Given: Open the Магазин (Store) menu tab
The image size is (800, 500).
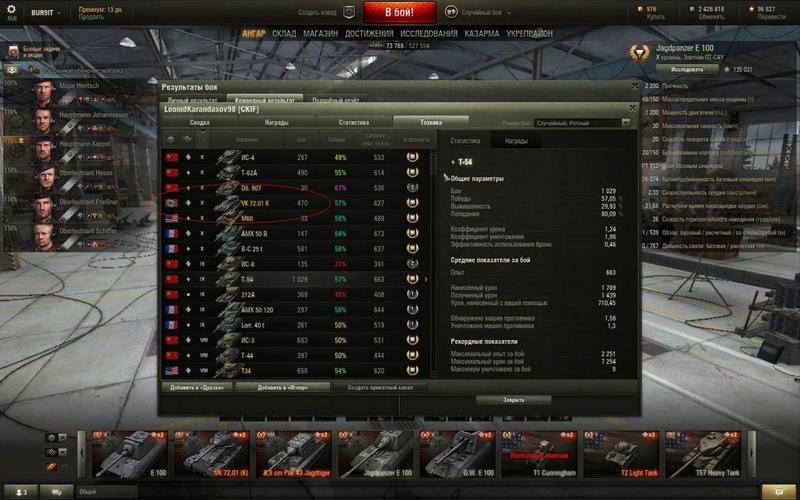Looking at the screenshot, I should [320, 33].
